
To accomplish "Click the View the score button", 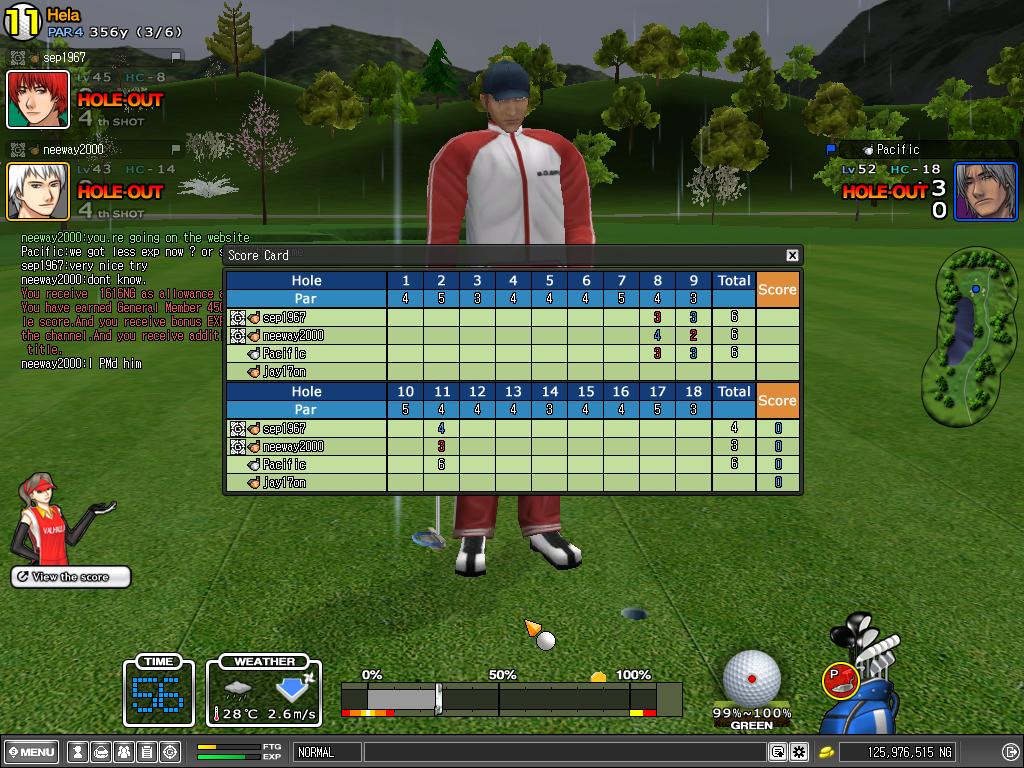I will pyautogui.click(x=71, y=577).
